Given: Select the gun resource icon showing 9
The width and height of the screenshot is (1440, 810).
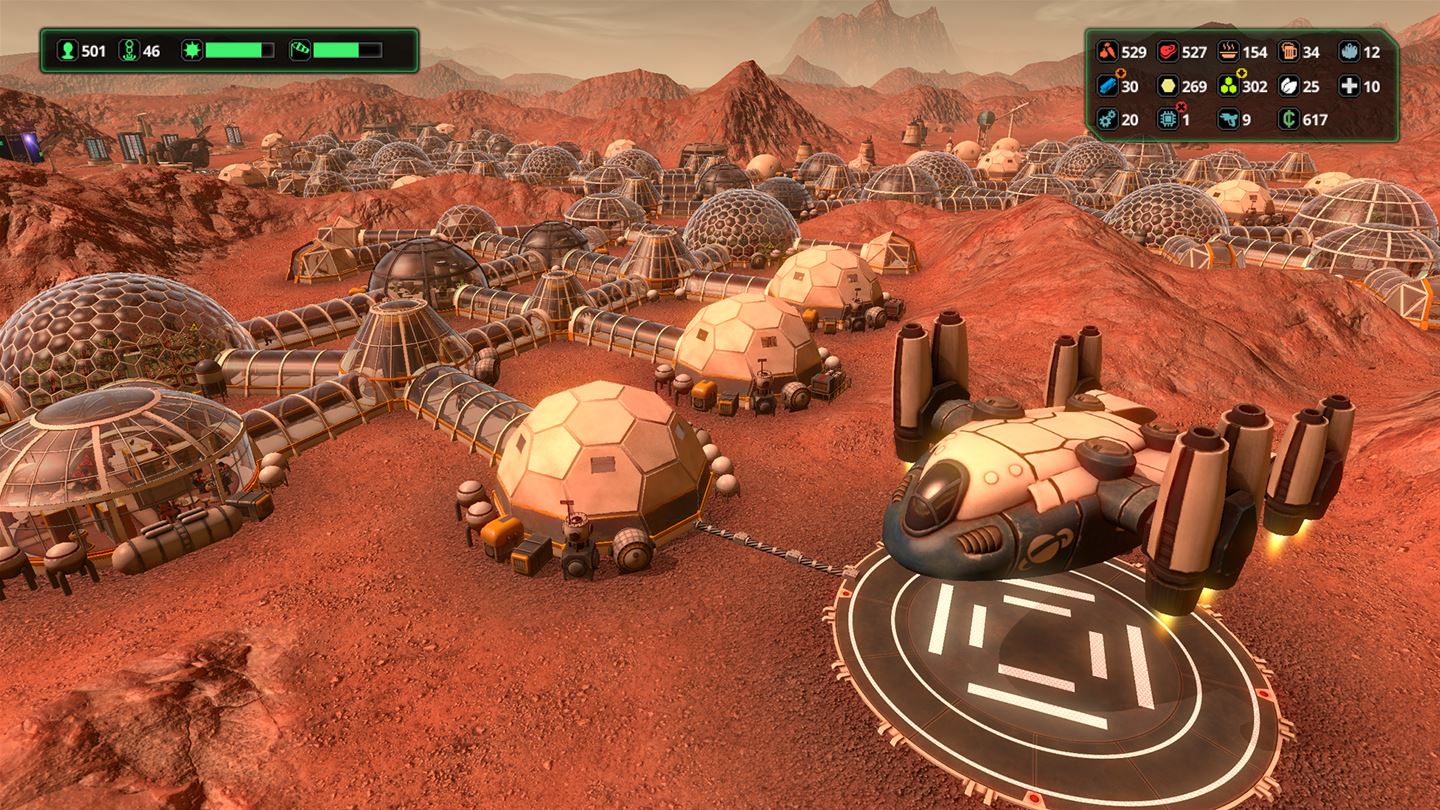Looking at the screenshot, I should point(1228,118).
